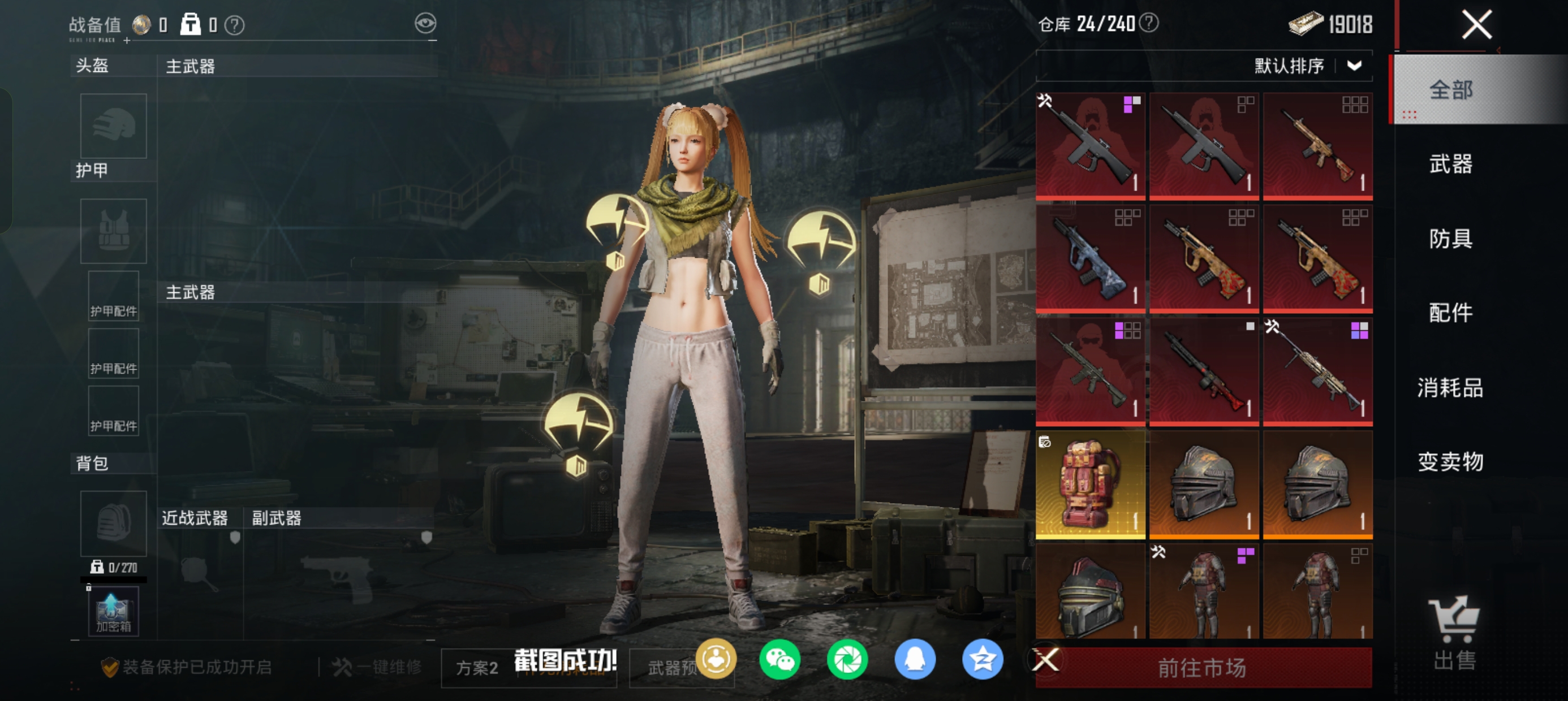Open the 武器 category tab

click(1450, 165)
